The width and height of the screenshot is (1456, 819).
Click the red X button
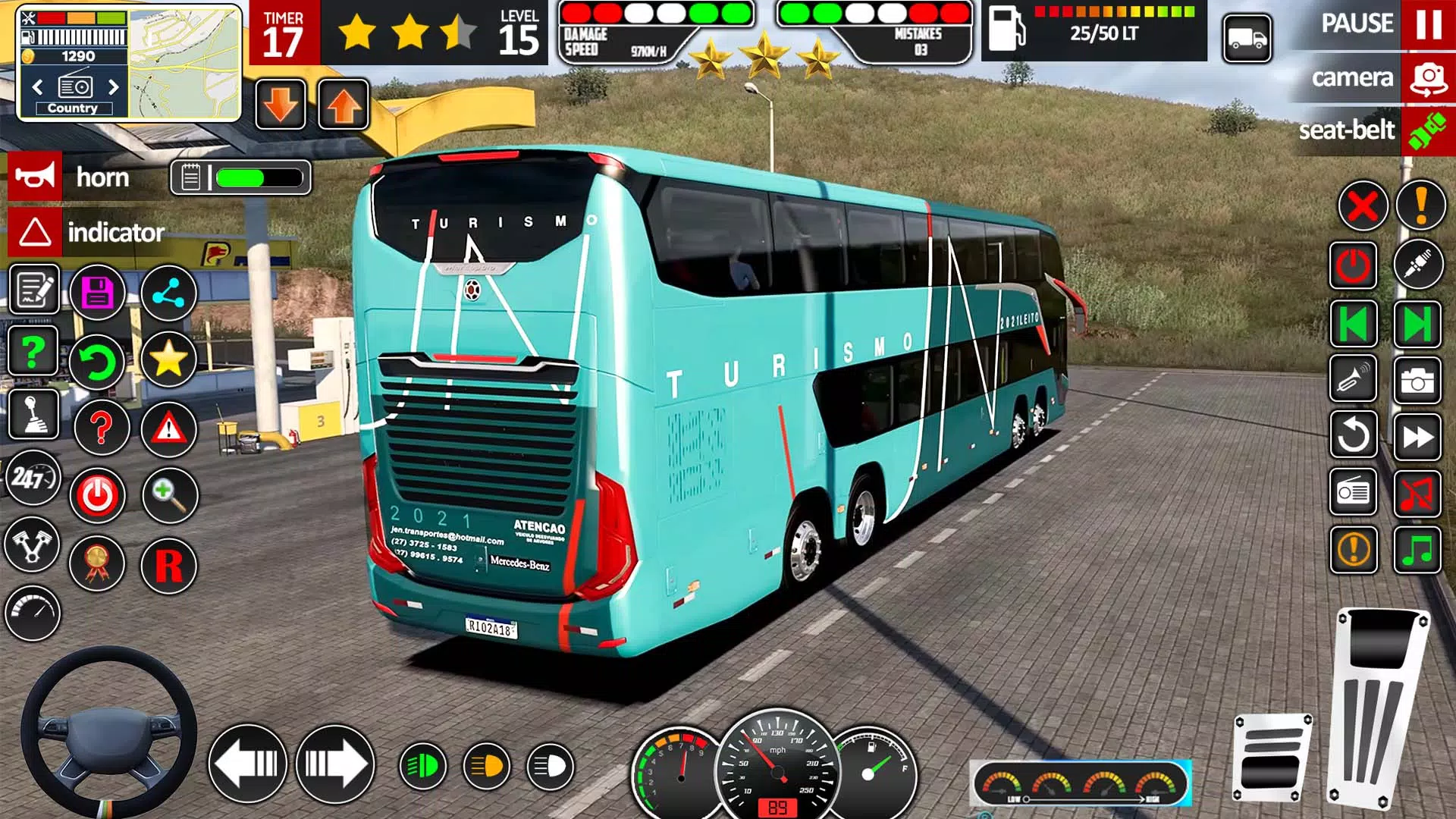[1362, 205]
